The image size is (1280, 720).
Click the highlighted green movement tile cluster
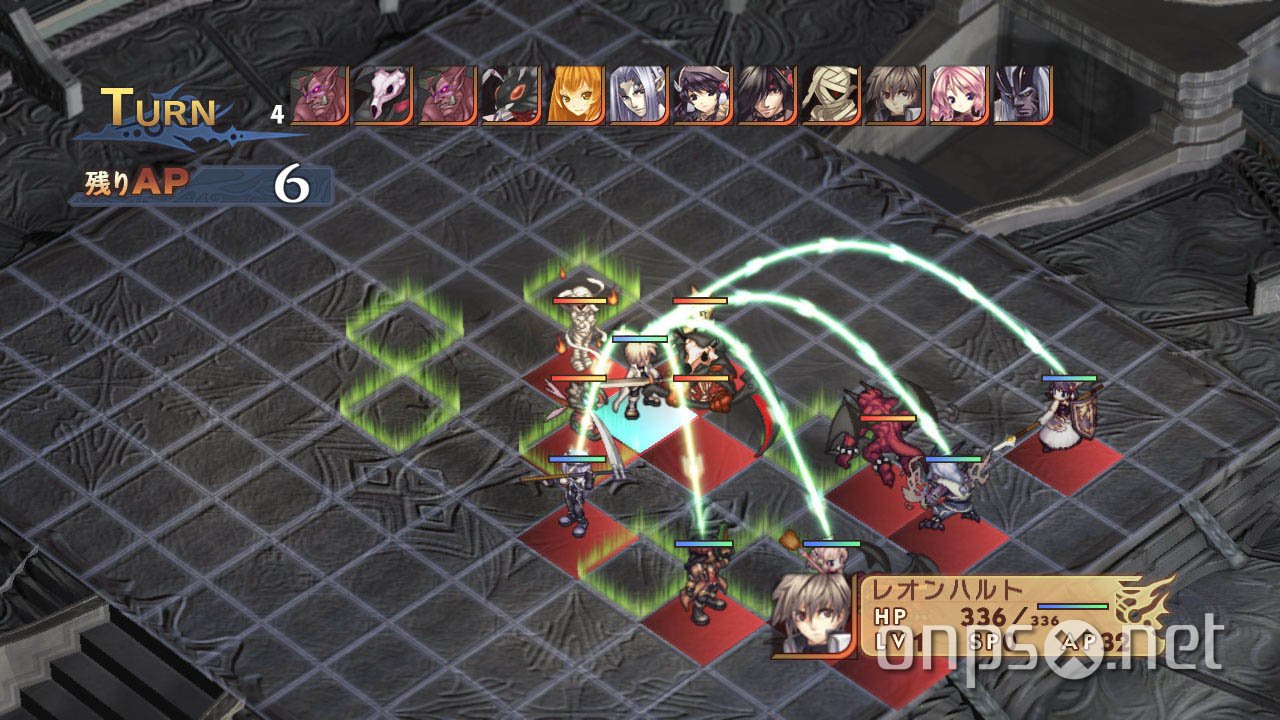[405, 345]
